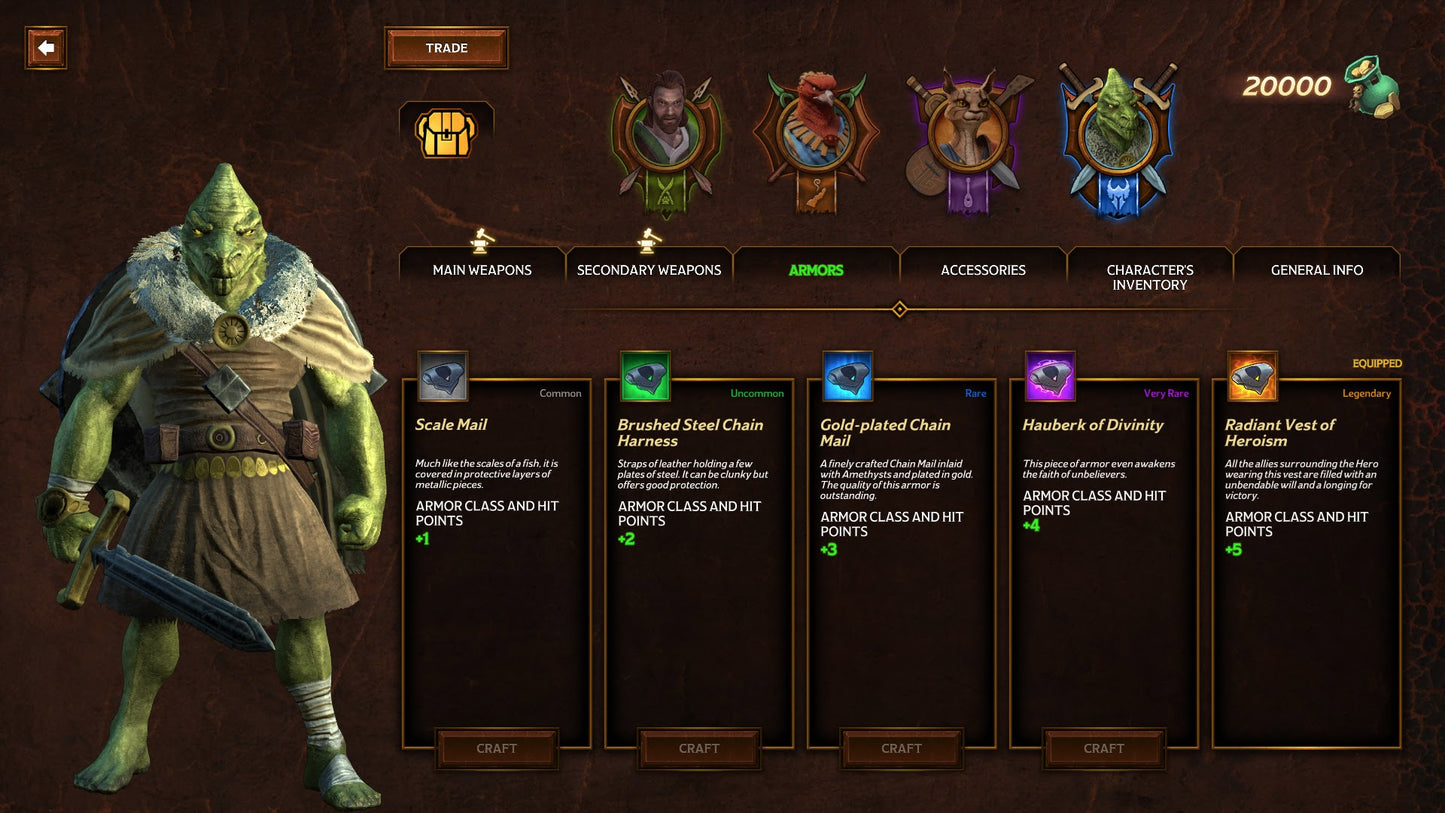Select the Radiant Vest of Heroism card

(x=1306, y=560)
